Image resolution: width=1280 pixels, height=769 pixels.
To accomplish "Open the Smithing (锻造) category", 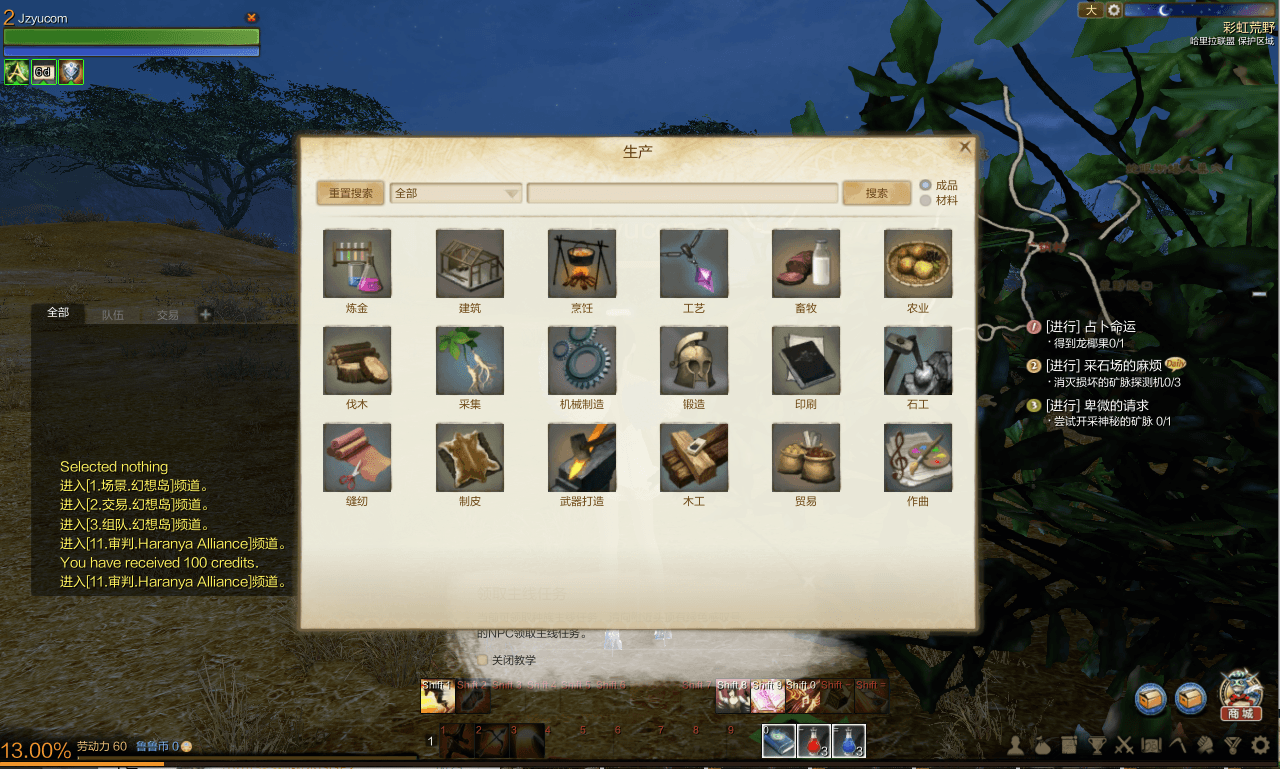I will pos(693,360).
